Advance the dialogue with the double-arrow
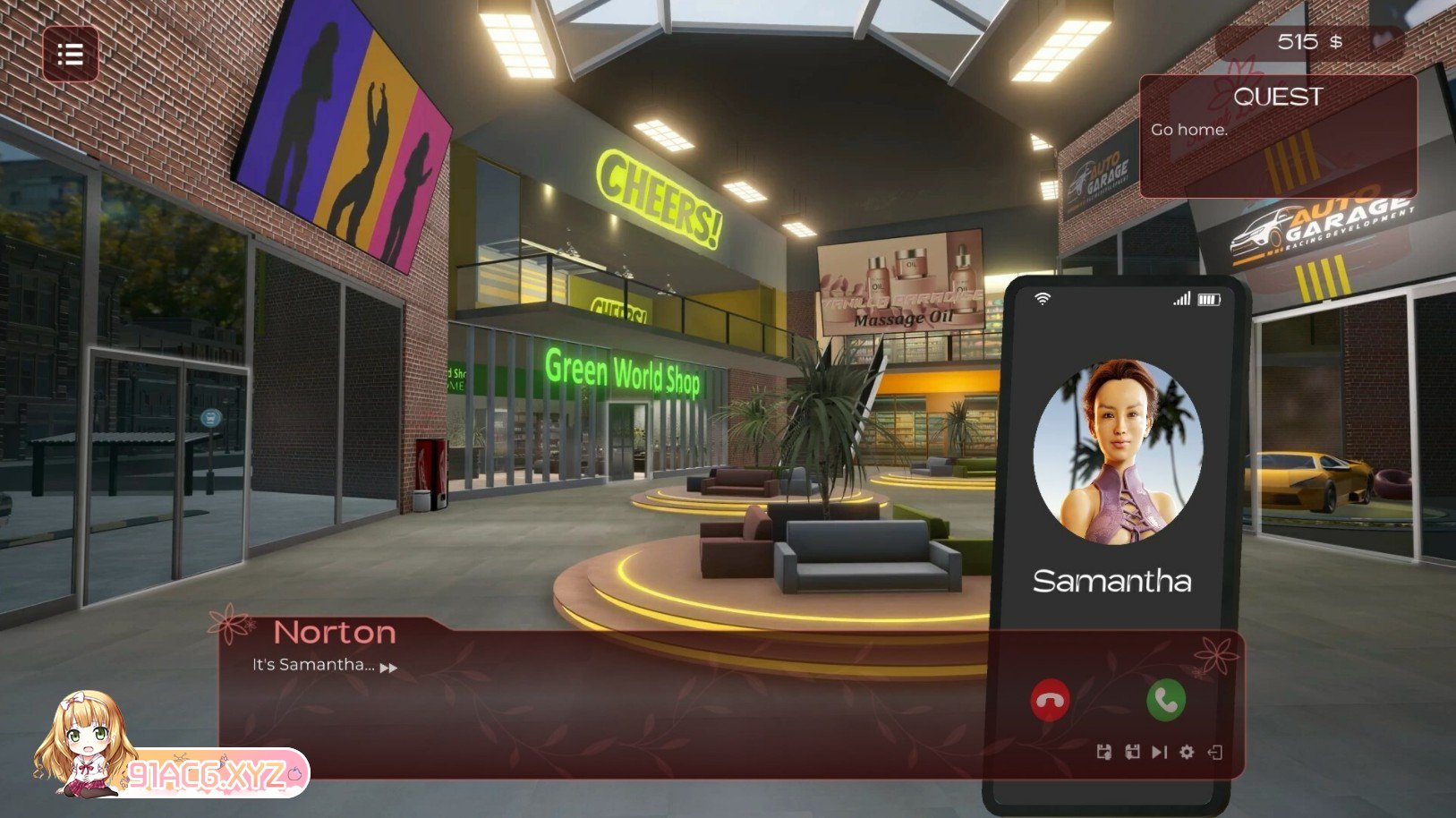This screenshot has width=1456, height=818. click(x=388, y=668)
